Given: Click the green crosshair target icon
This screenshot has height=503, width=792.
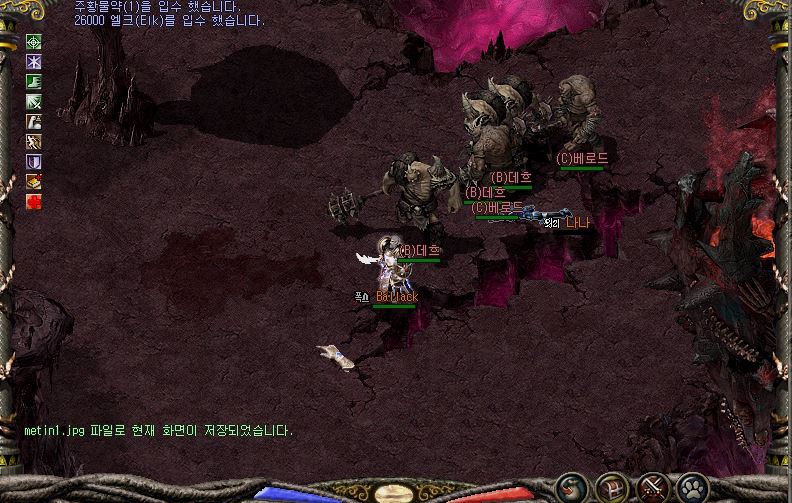Looking at the screenshot, I should pos(34,42).
